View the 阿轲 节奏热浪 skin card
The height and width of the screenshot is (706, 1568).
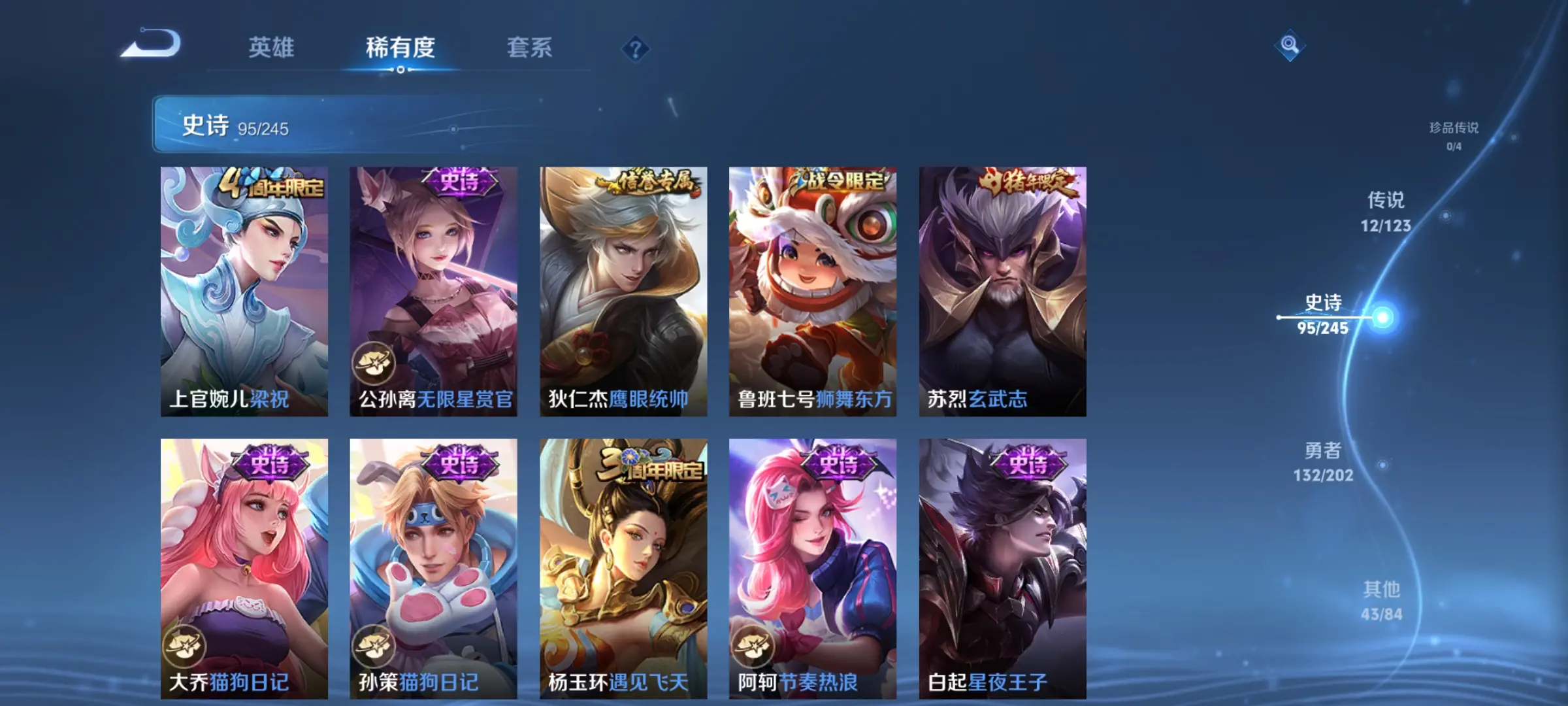point(813,567)
